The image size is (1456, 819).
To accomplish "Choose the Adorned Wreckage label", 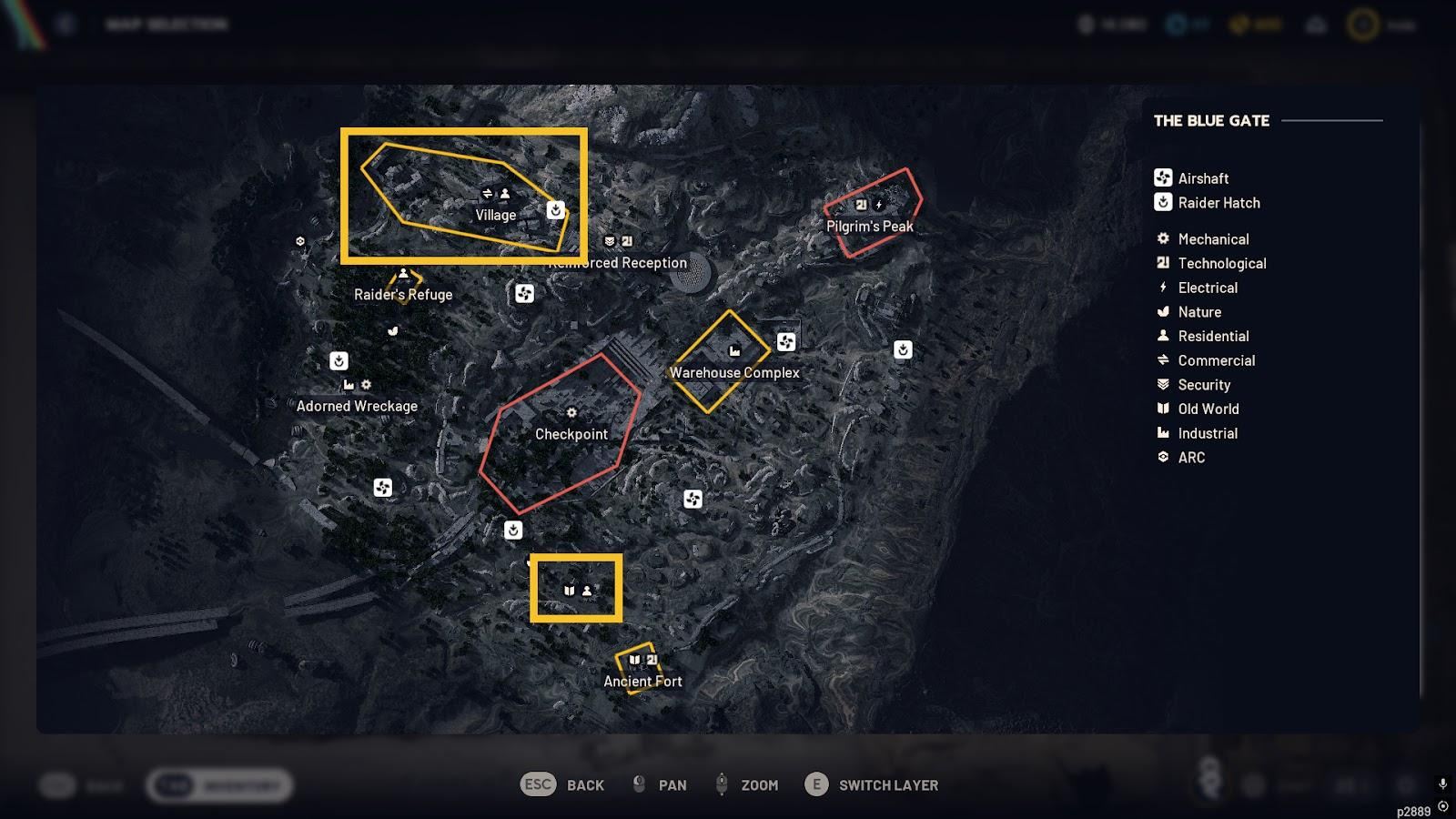I will [357, 406].
